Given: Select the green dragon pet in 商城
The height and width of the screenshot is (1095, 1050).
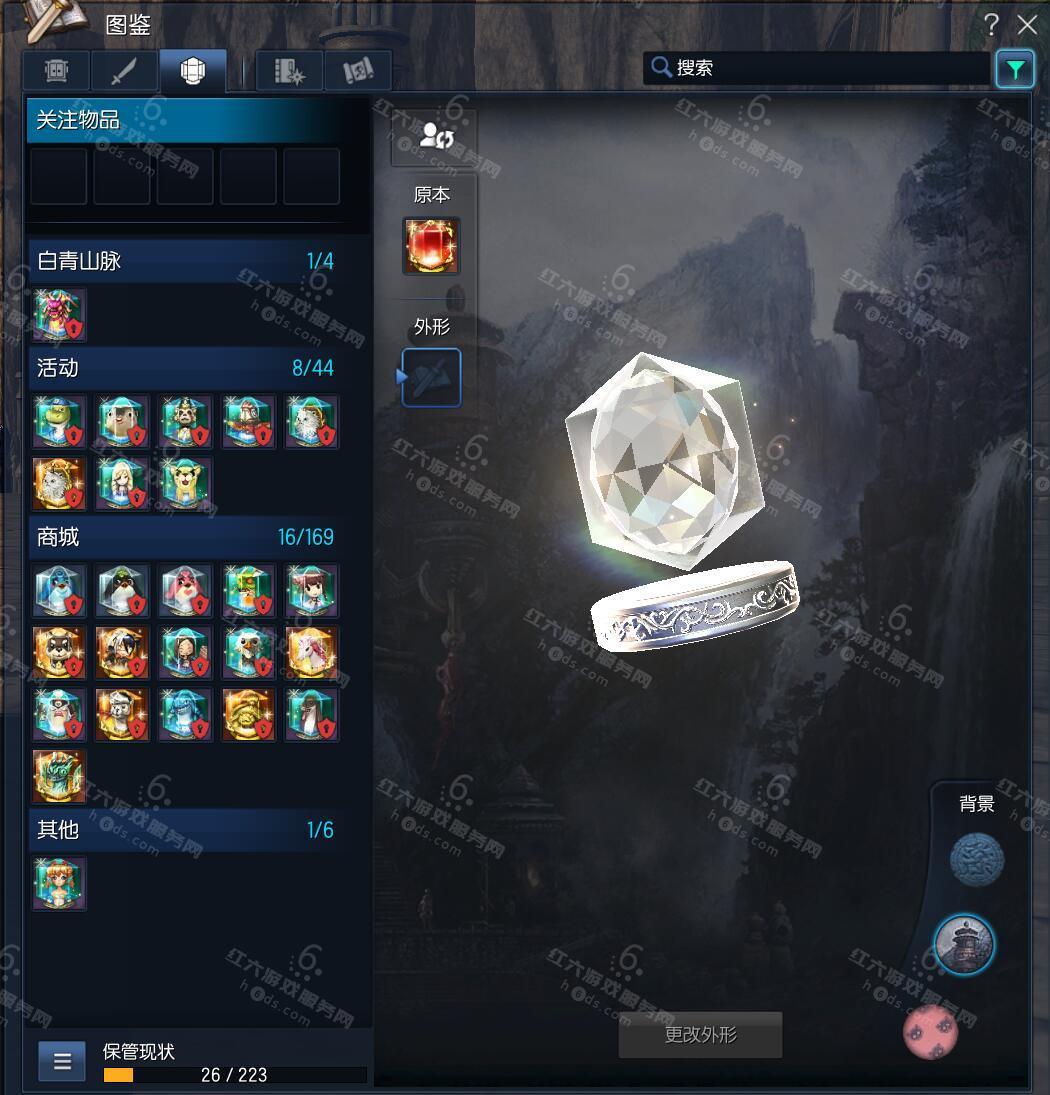Looking at the screenshot, I should [60, 776].
